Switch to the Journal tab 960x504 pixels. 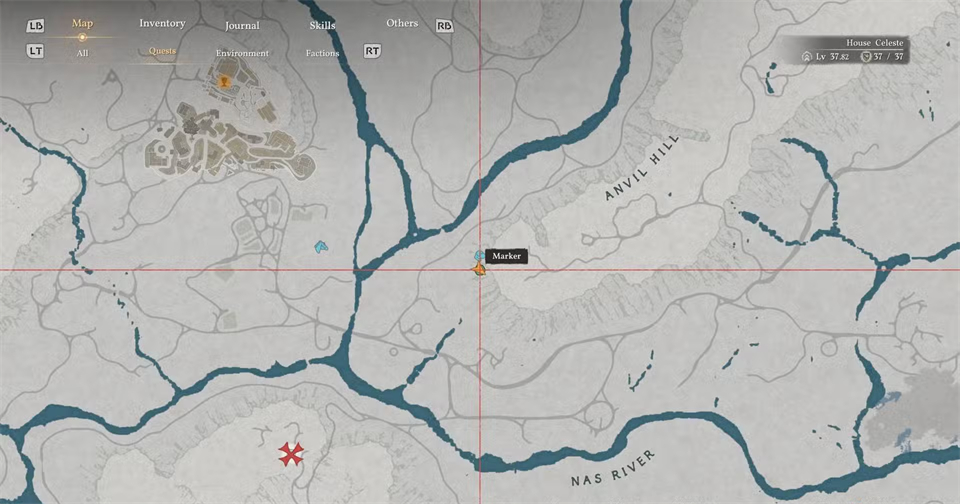click(x=242, y=25)
